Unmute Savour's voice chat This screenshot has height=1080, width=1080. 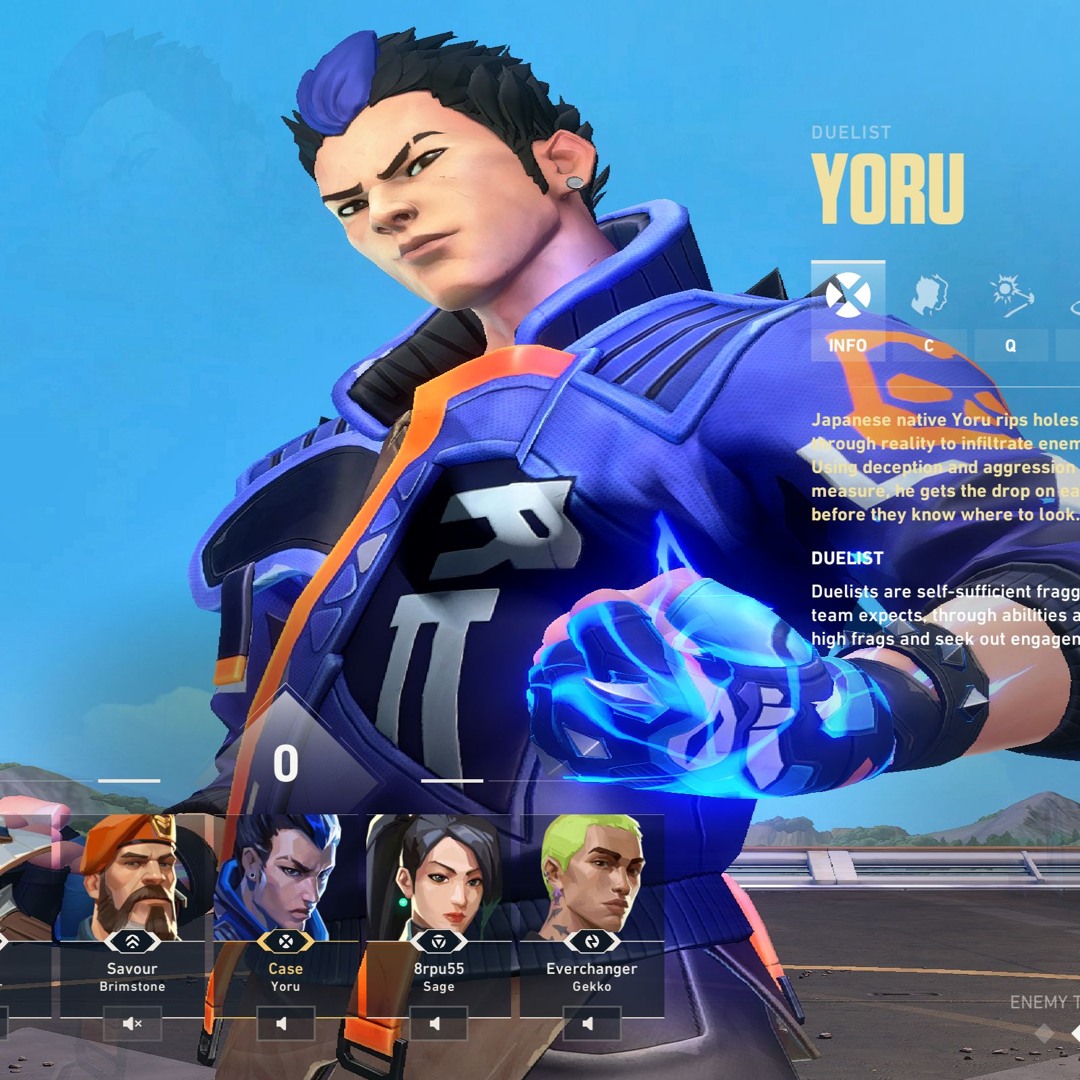coord(132,1024)
